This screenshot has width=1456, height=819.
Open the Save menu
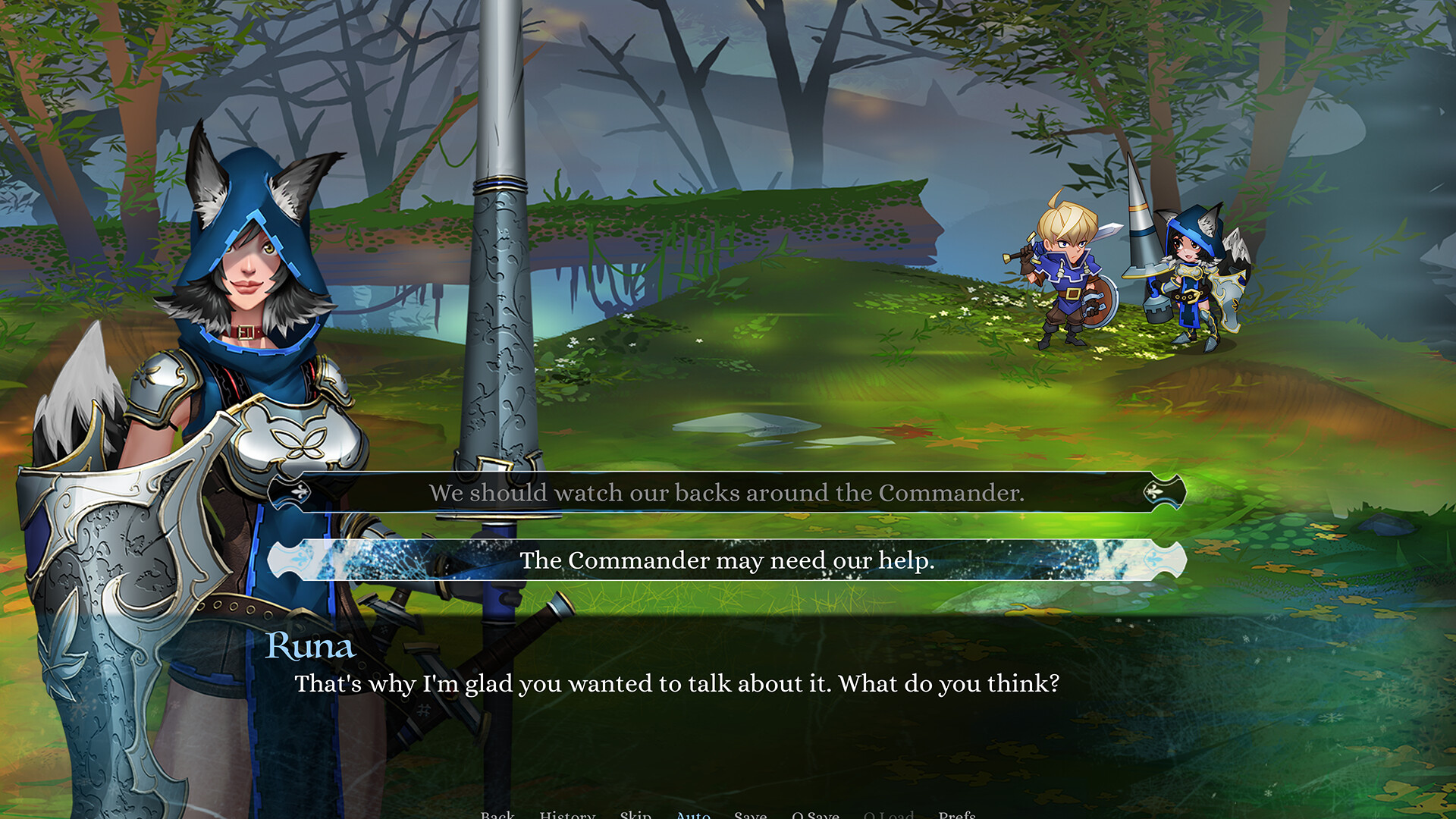pos(751,814)
